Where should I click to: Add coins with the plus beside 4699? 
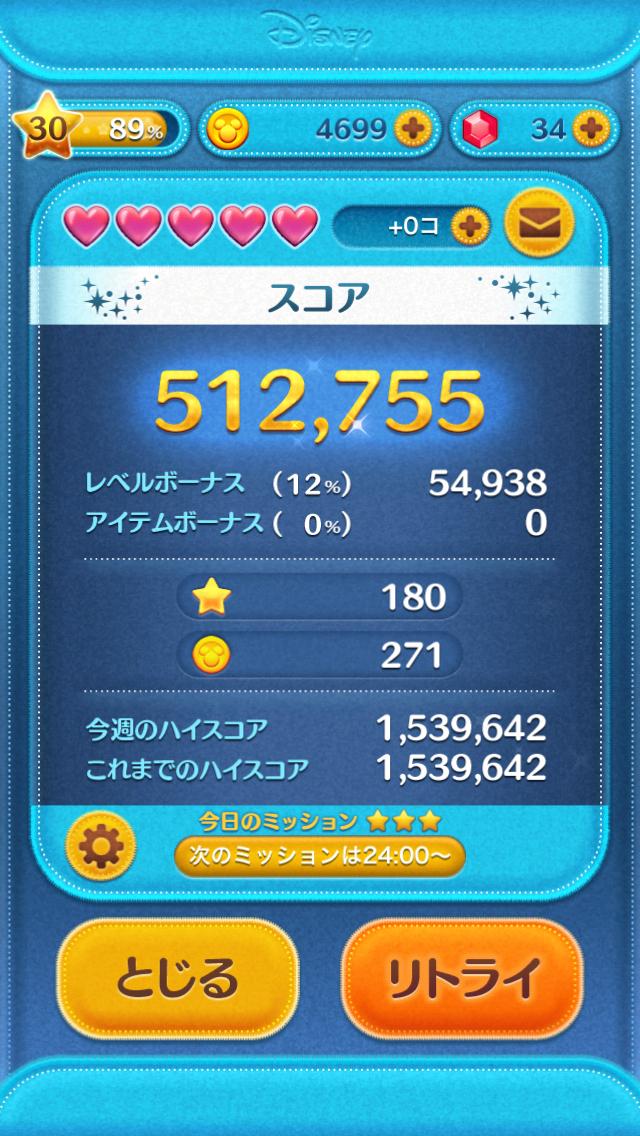tap(411, 128)
